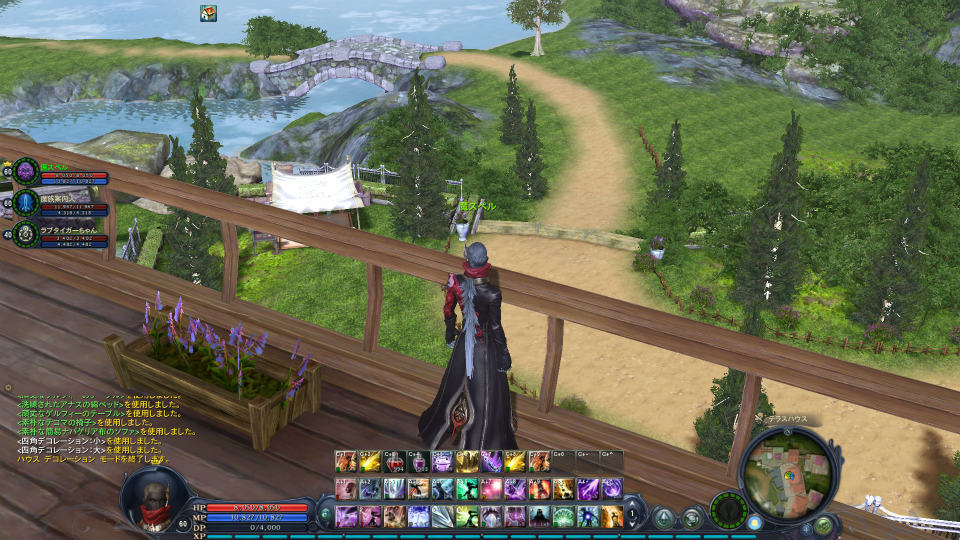Use the purple potion in the hotbar

click(419, 461)
